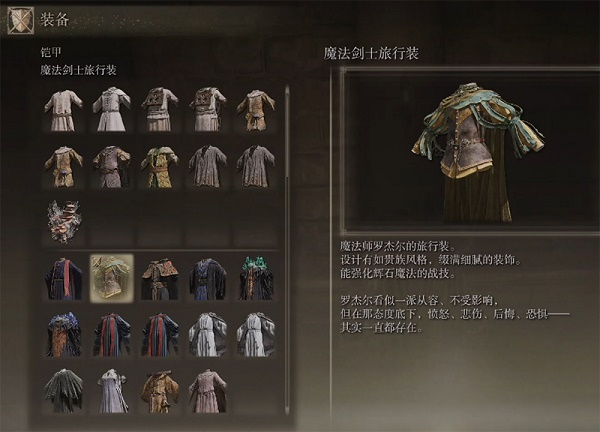This screenshot has width=600, height=432.
Task: Select the highlighted Spellblade traveling attire slot
Action: coord(111,277)
